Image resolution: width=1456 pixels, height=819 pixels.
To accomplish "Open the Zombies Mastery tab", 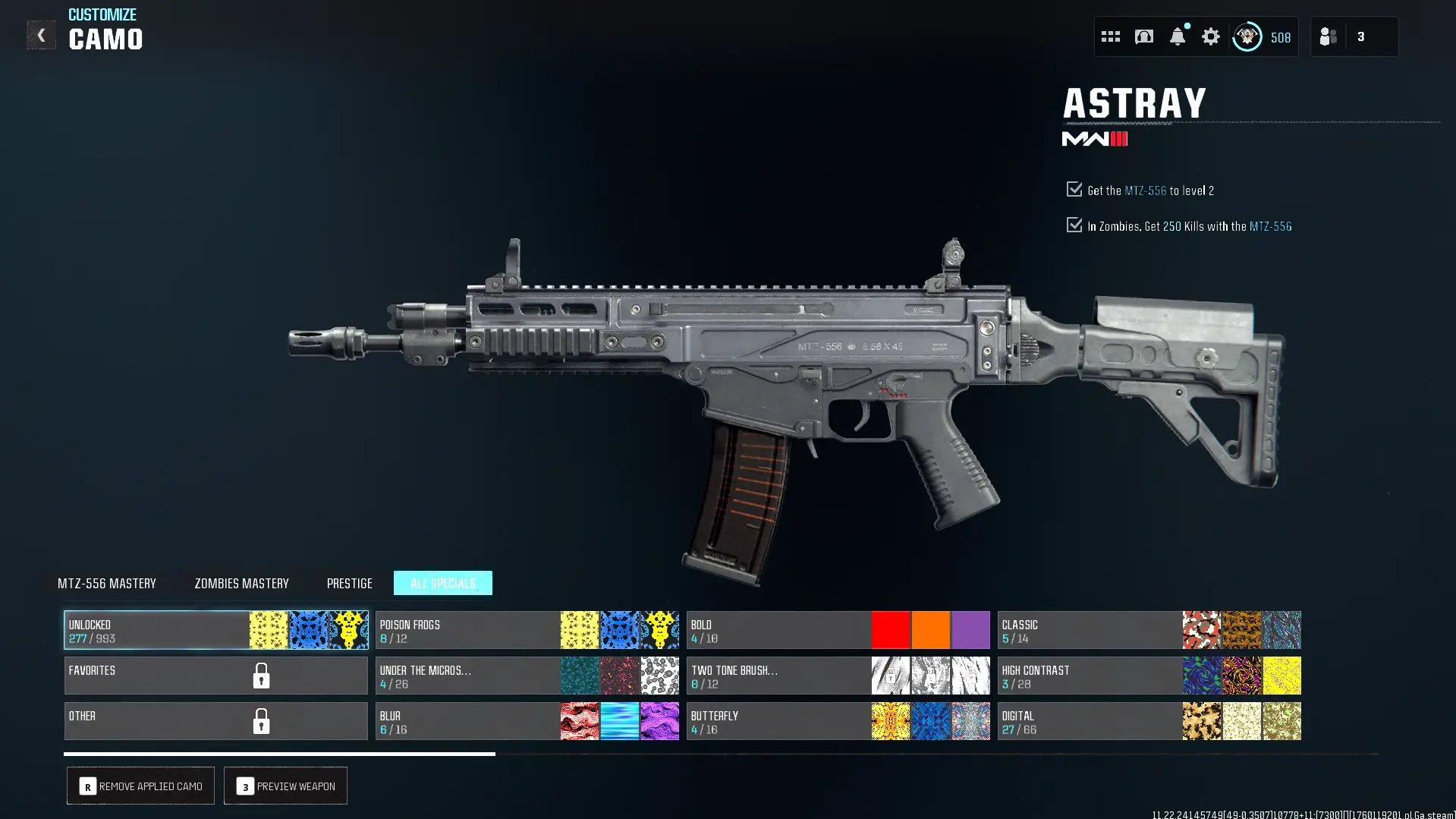I will tap(241, 583).
